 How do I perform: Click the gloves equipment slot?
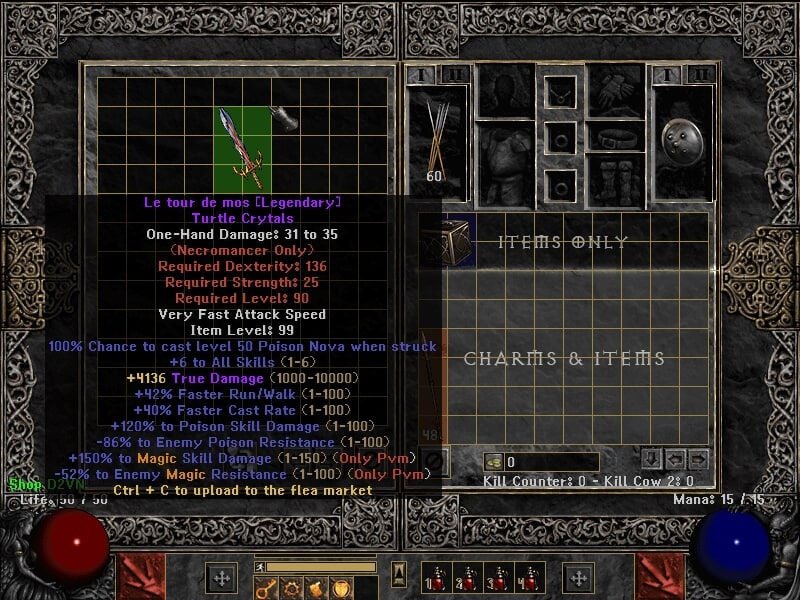pos(615,92)
